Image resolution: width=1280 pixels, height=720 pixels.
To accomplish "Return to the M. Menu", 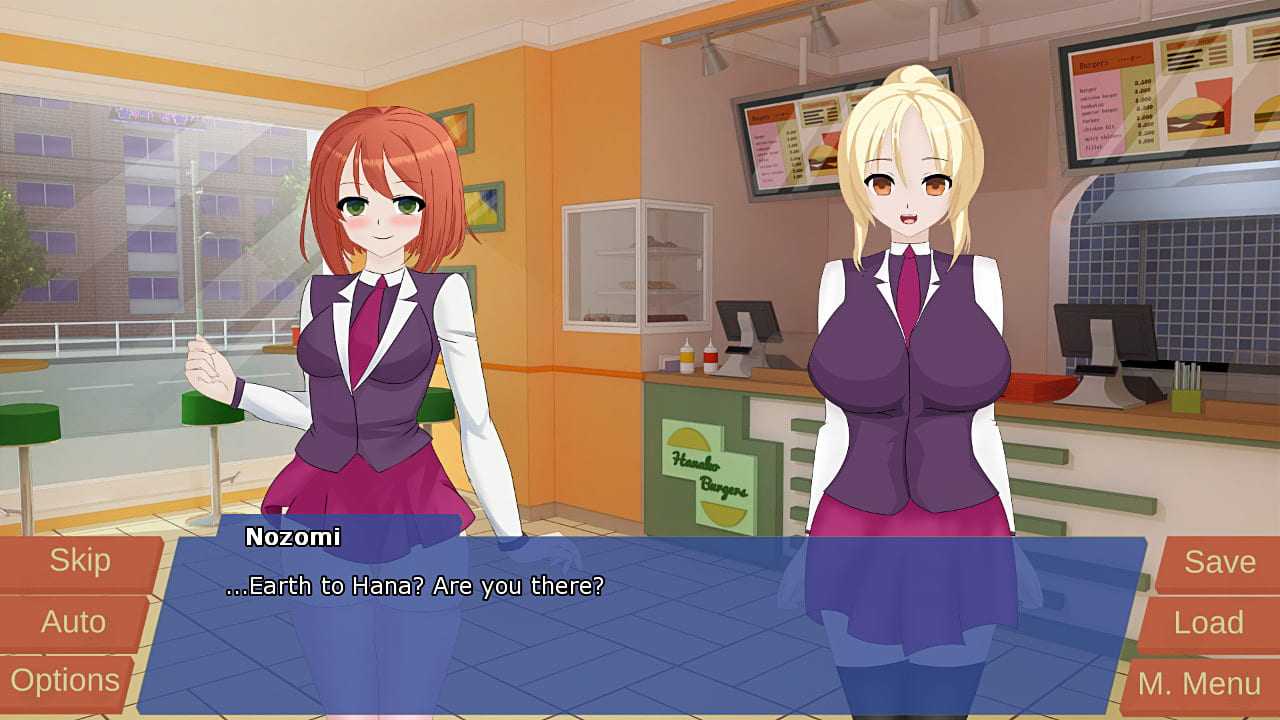I will (1199, 685).
